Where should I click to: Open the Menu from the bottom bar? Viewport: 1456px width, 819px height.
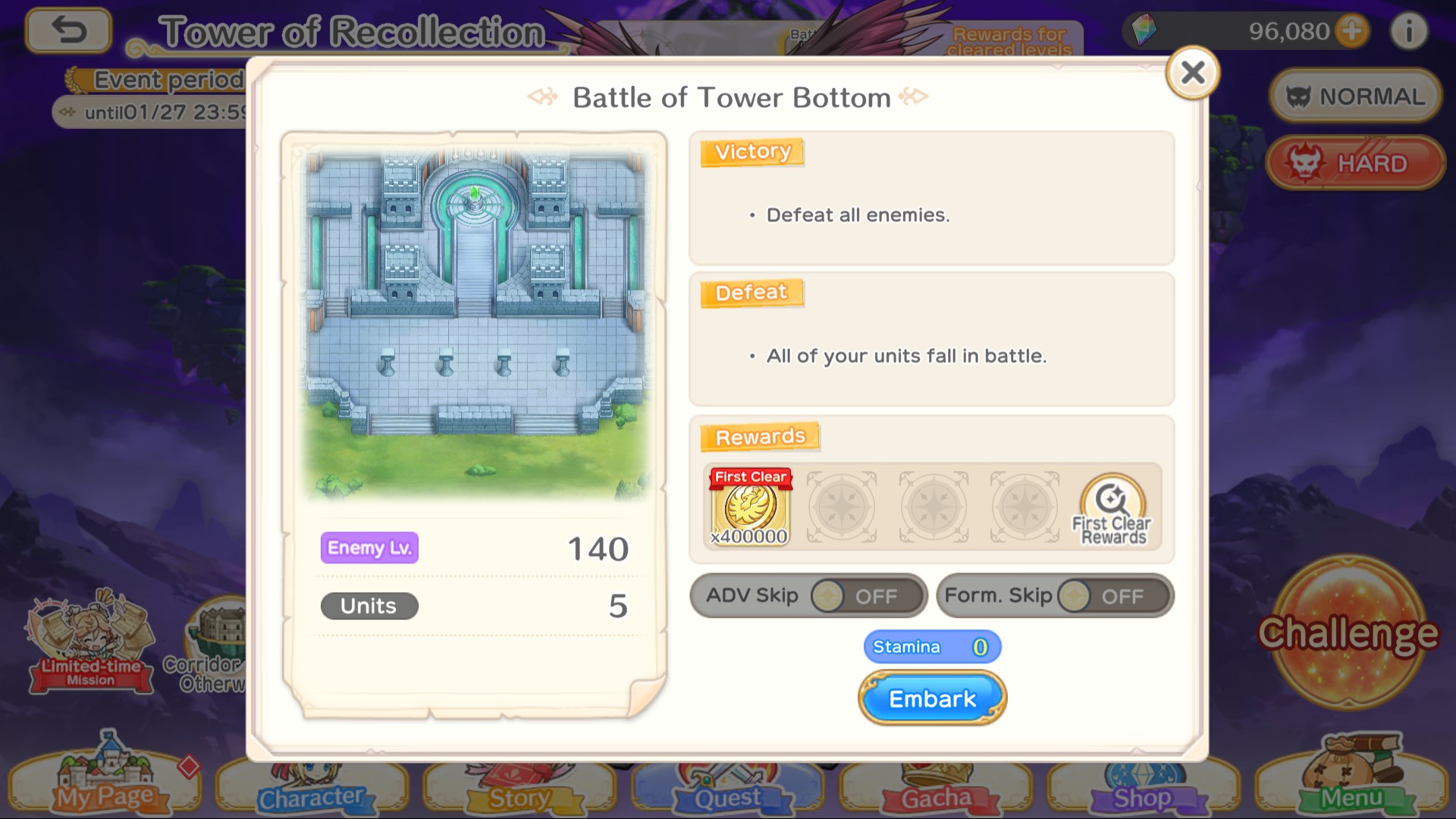(x=1351, y=781)
